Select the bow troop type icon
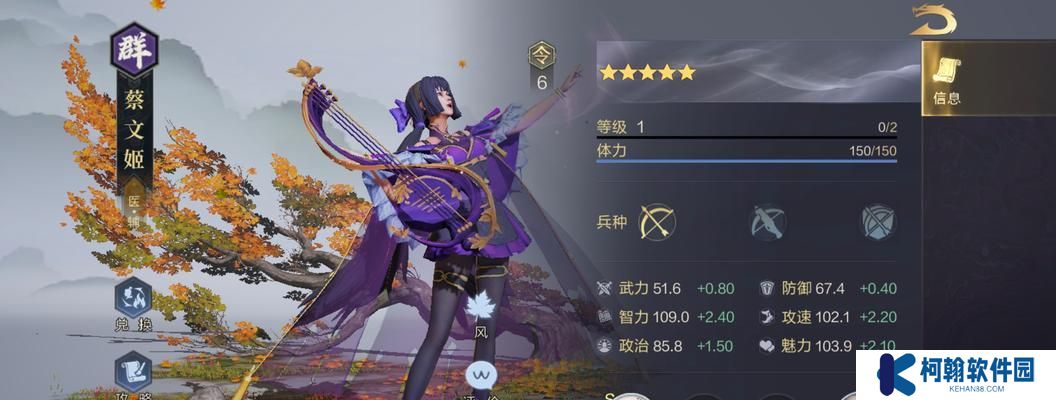The image size is (1056, 400). (x=657, y=222)
